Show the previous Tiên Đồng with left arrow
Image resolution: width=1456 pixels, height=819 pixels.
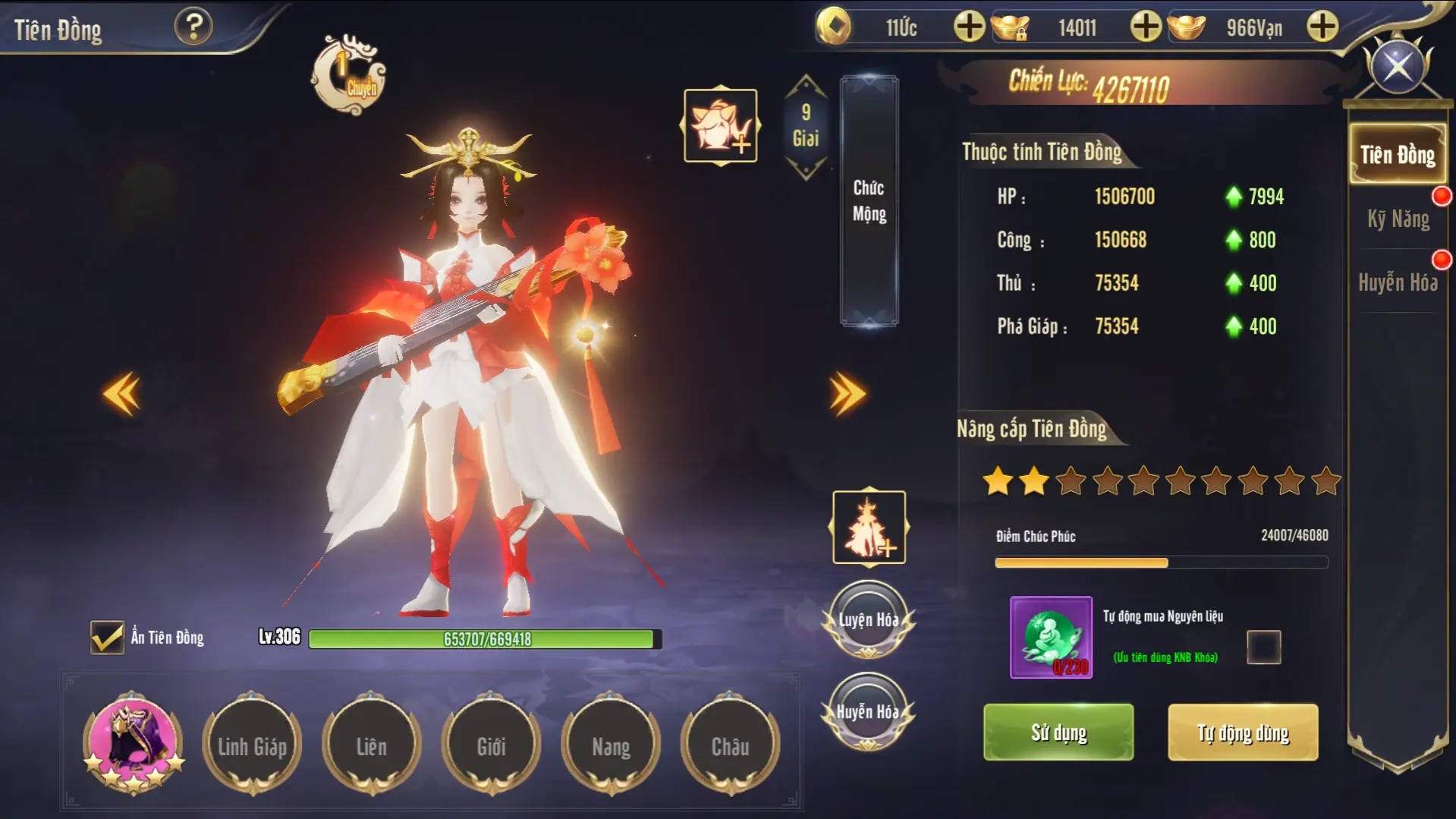[x=122, y=393]
